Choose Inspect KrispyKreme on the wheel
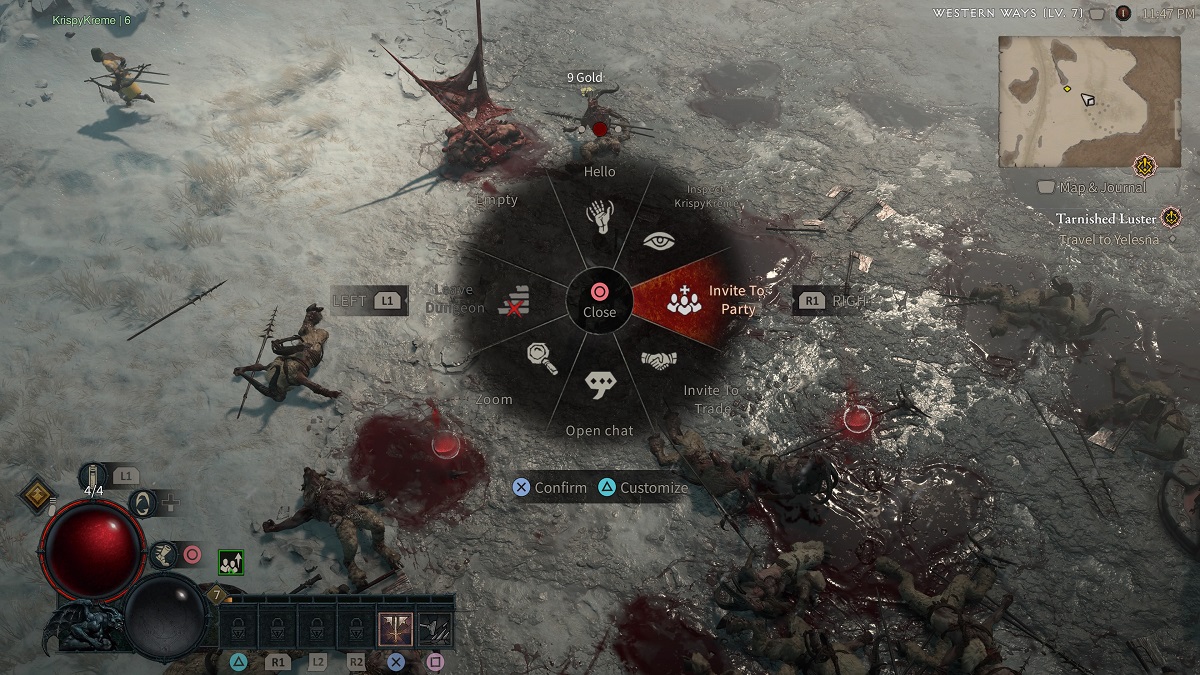The width and height of the screenshot is (1200, 675). coord(658,241)
